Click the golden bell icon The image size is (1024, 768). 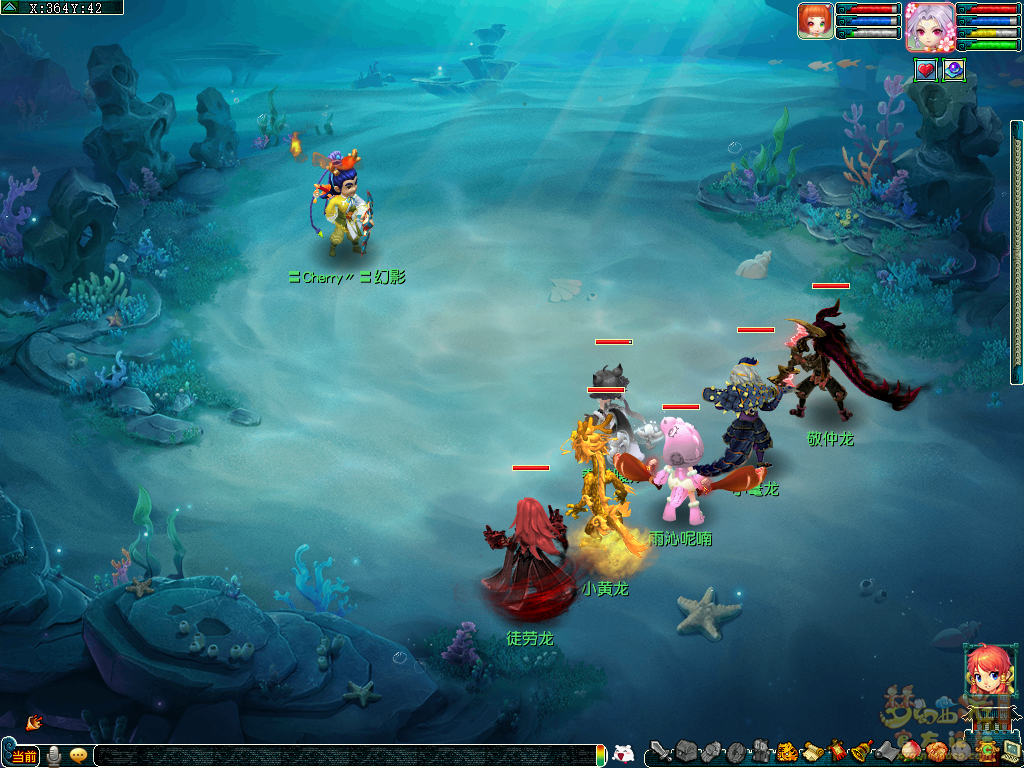click(x=861, y=751)
